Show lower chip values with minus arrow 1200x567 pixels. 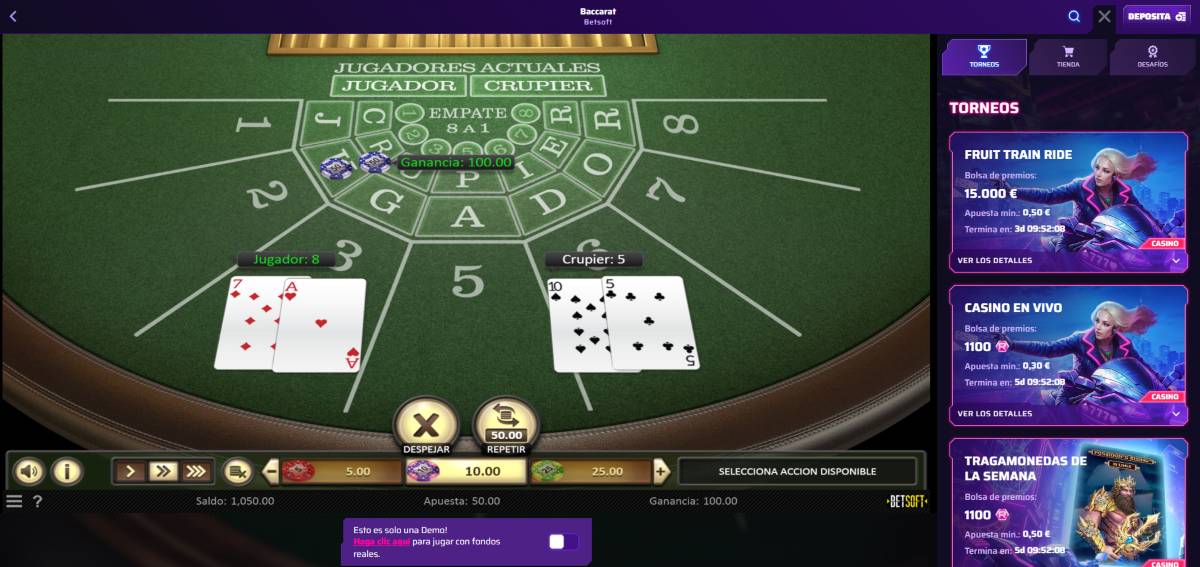pyautogui.click(x=271, y=471)
